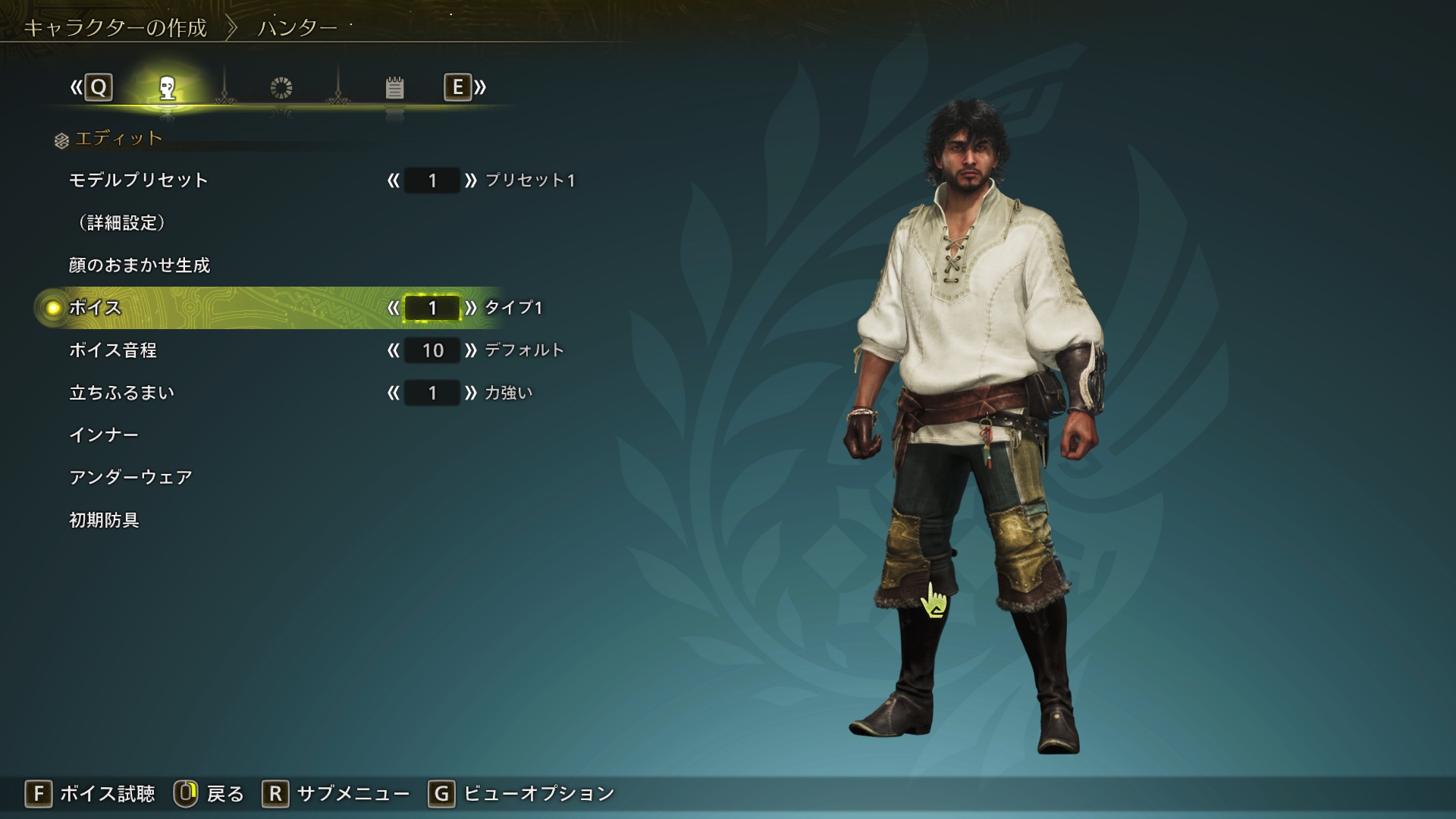This screenshot has width=1456, height=819.
Task: Switch Demeanor with the right arrow
Action: (471, 393)
